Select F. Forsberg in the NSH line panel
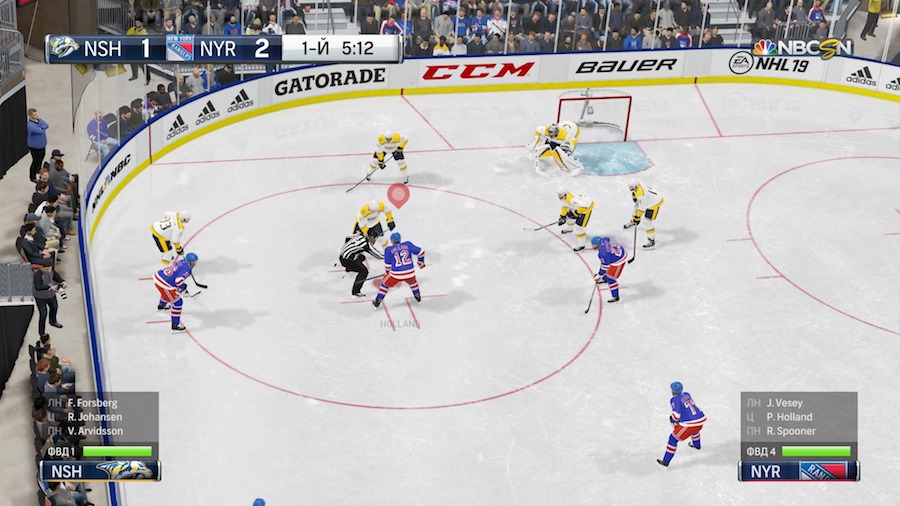Image resolution: width=900 pixels, height=506 pixels. [x=93, y=403]
